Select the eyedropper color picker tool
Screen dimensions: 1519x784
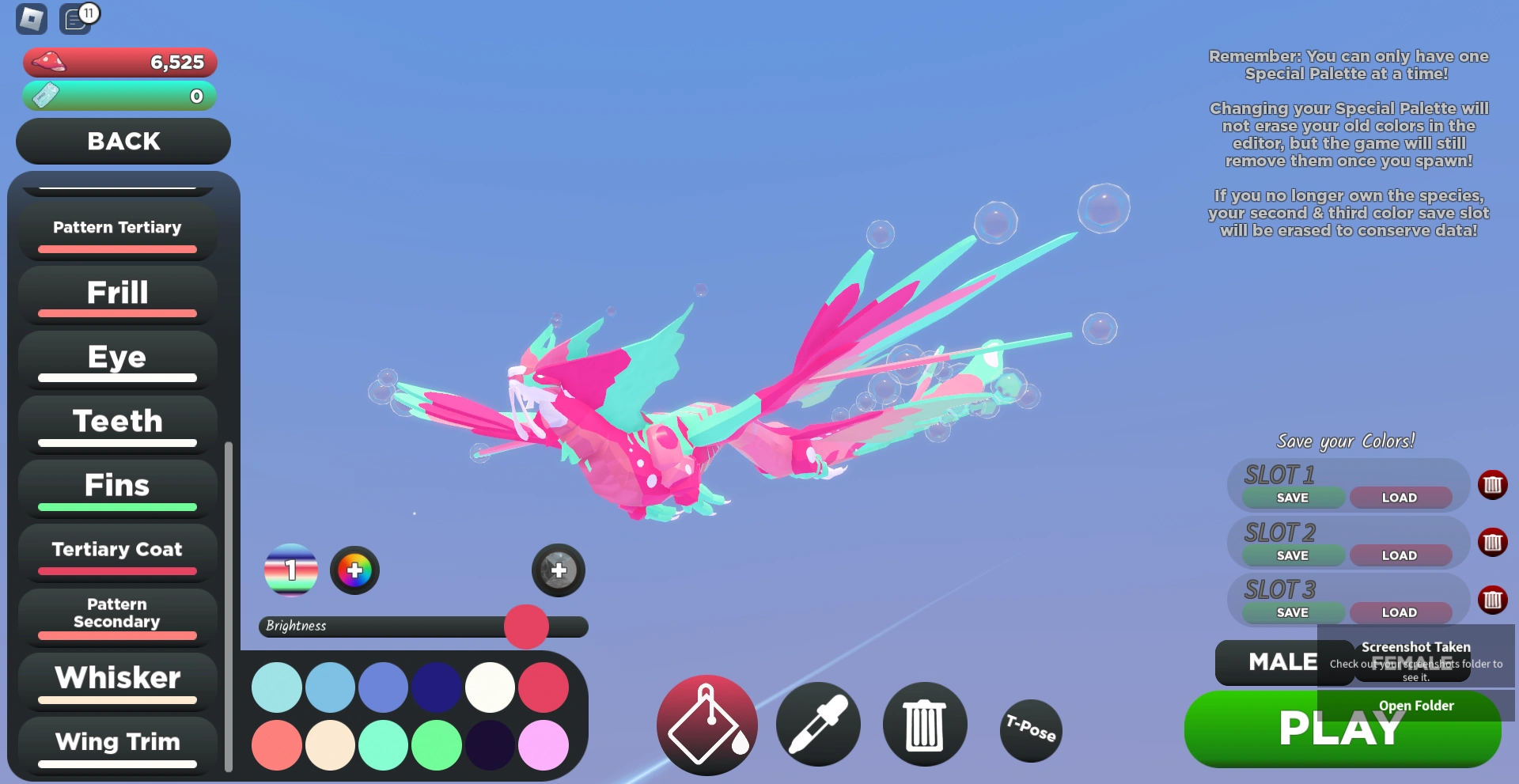click(x=818, y=724)
